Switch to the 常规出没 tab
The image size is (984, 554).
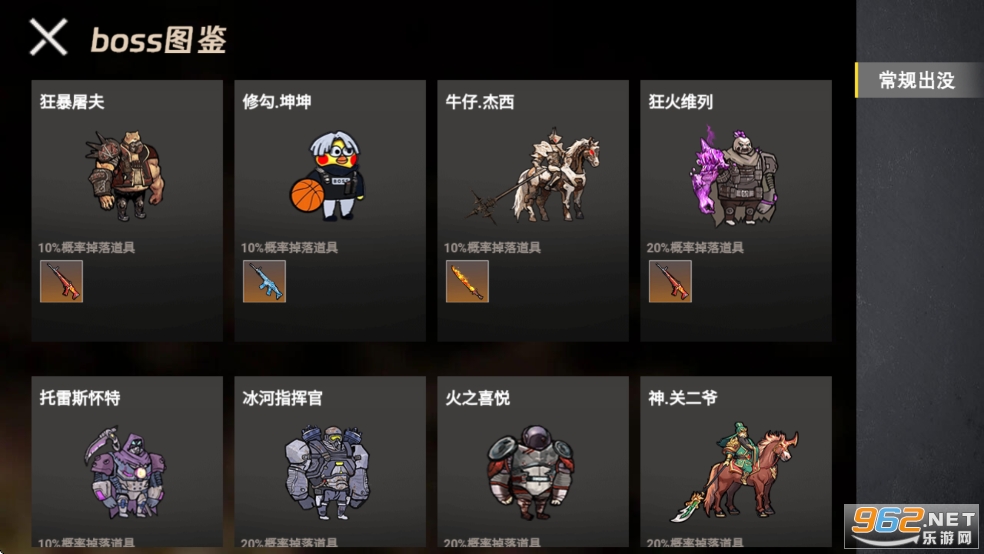click(x=916, y=81)
